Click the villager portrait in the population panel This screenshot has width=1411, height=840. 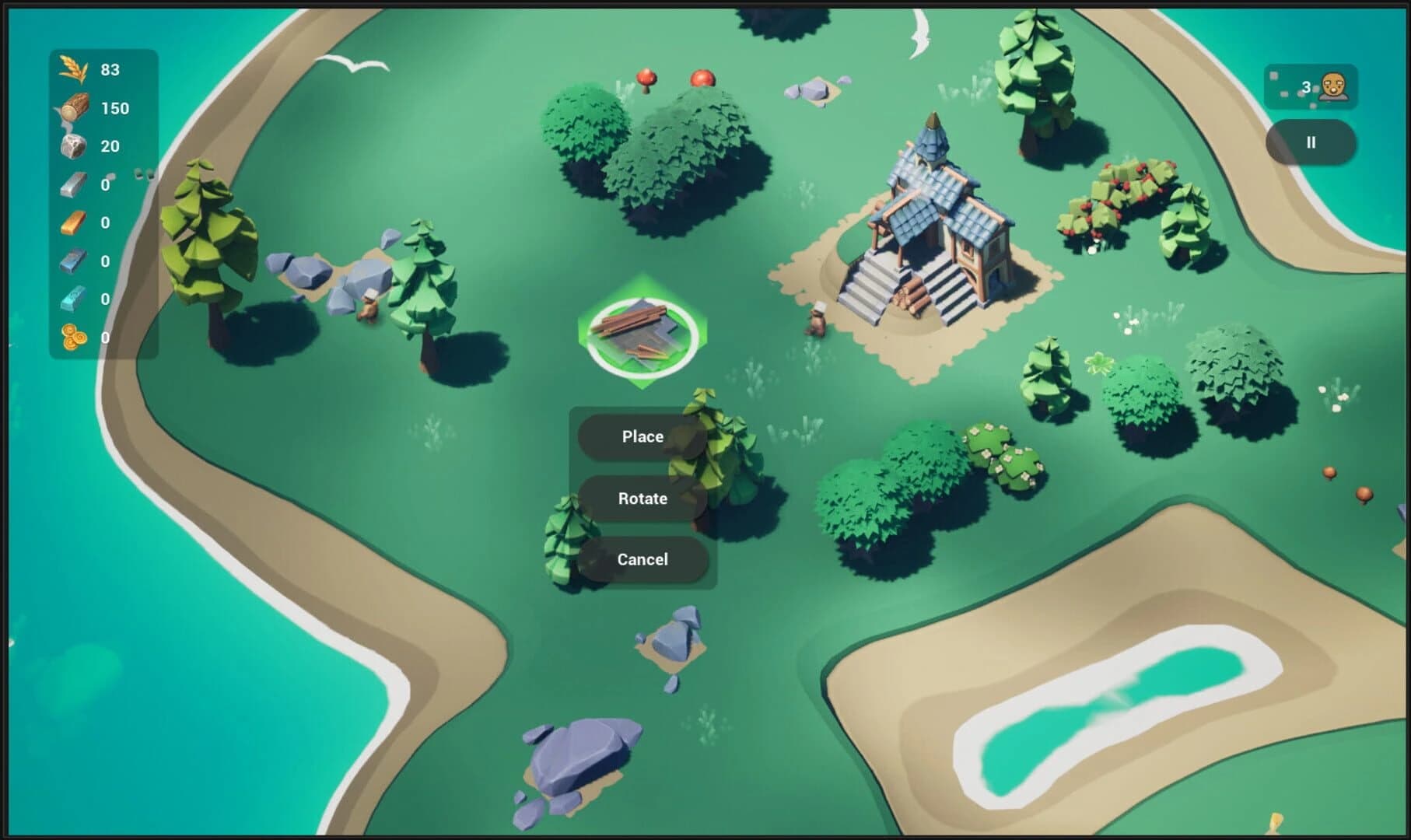coord(1333,86)
